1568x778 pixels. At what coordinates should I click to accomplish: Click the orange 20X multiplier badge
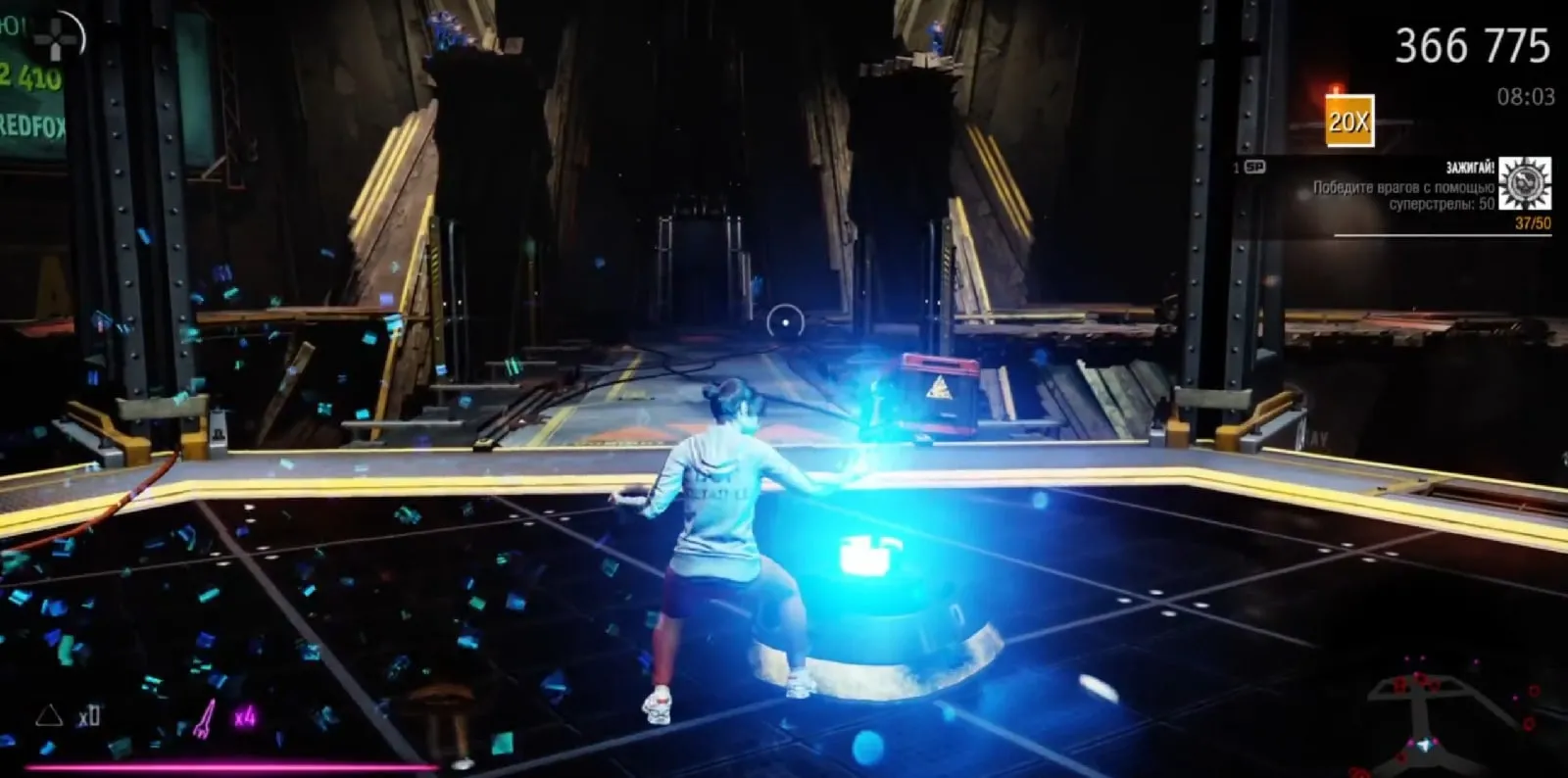[1348, 121]
